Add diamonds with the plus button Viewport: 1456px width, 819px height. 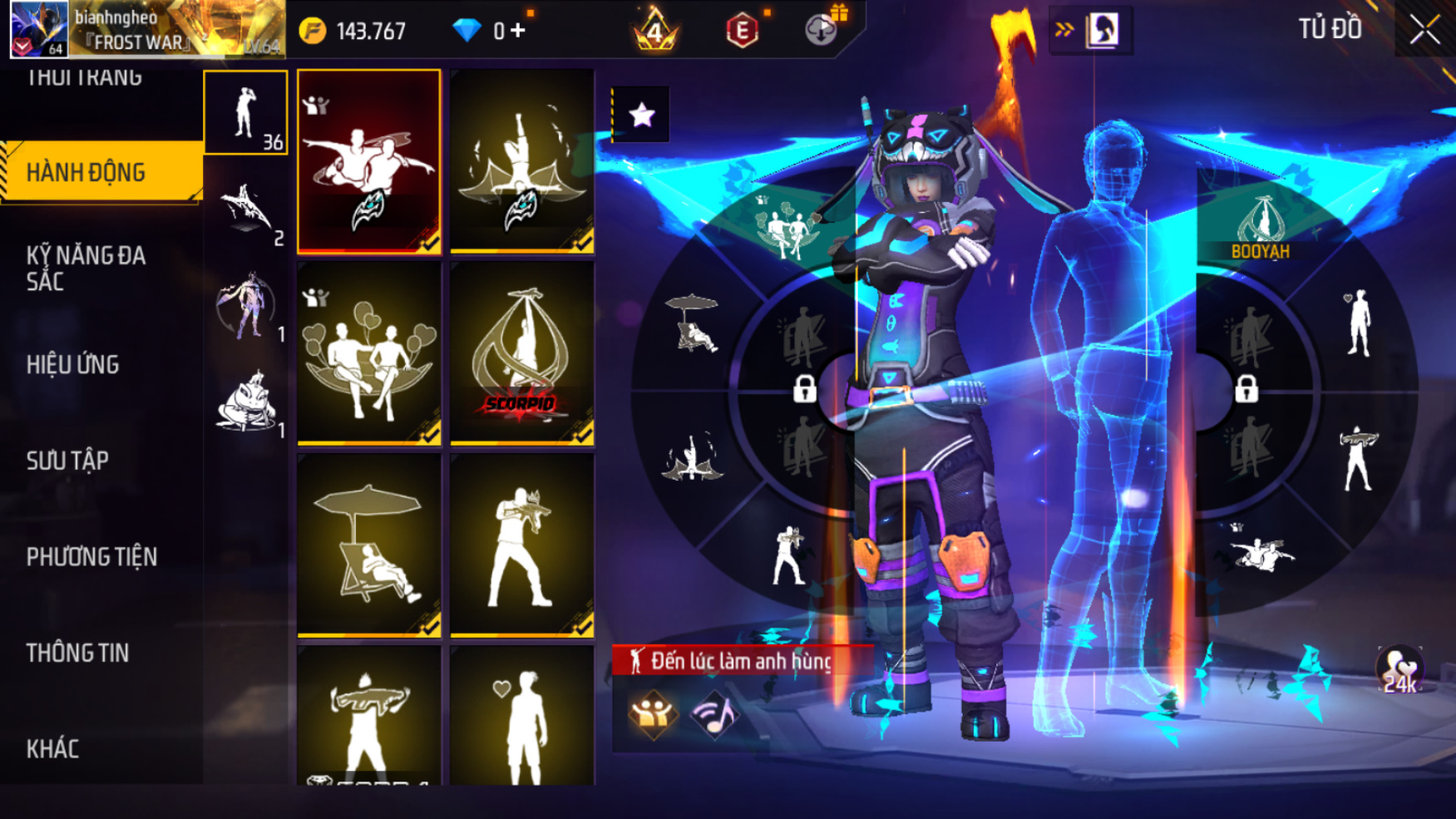tap(518, 31)
